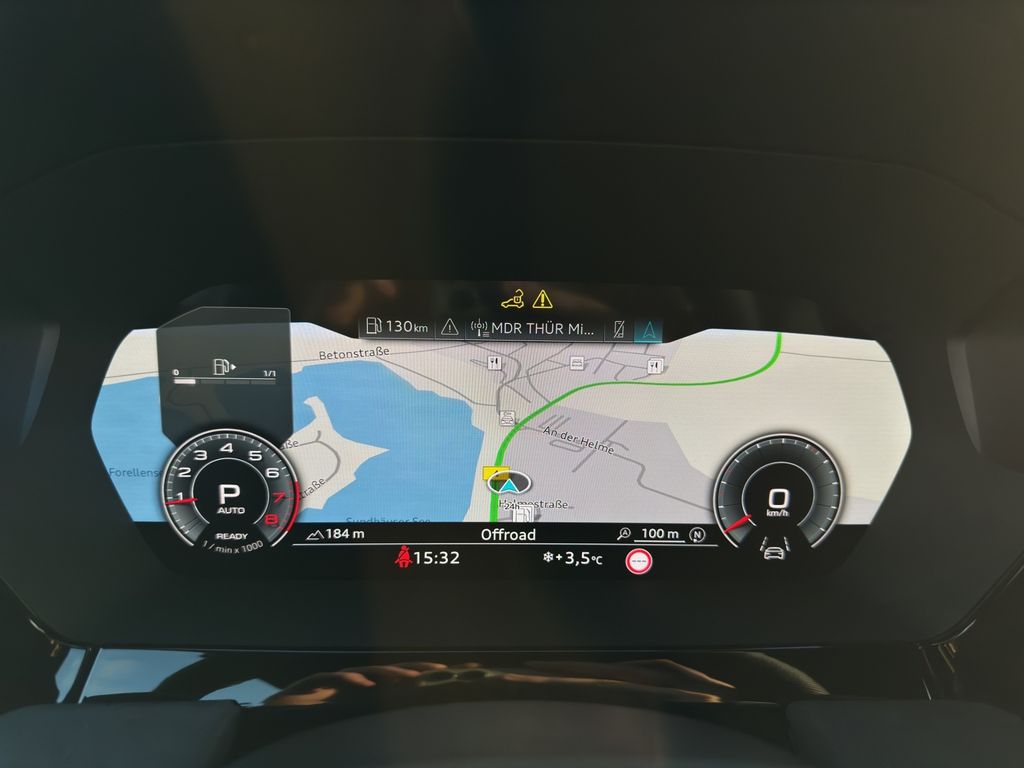Click the auto-zoom magnifier icon

click(625, 535)
